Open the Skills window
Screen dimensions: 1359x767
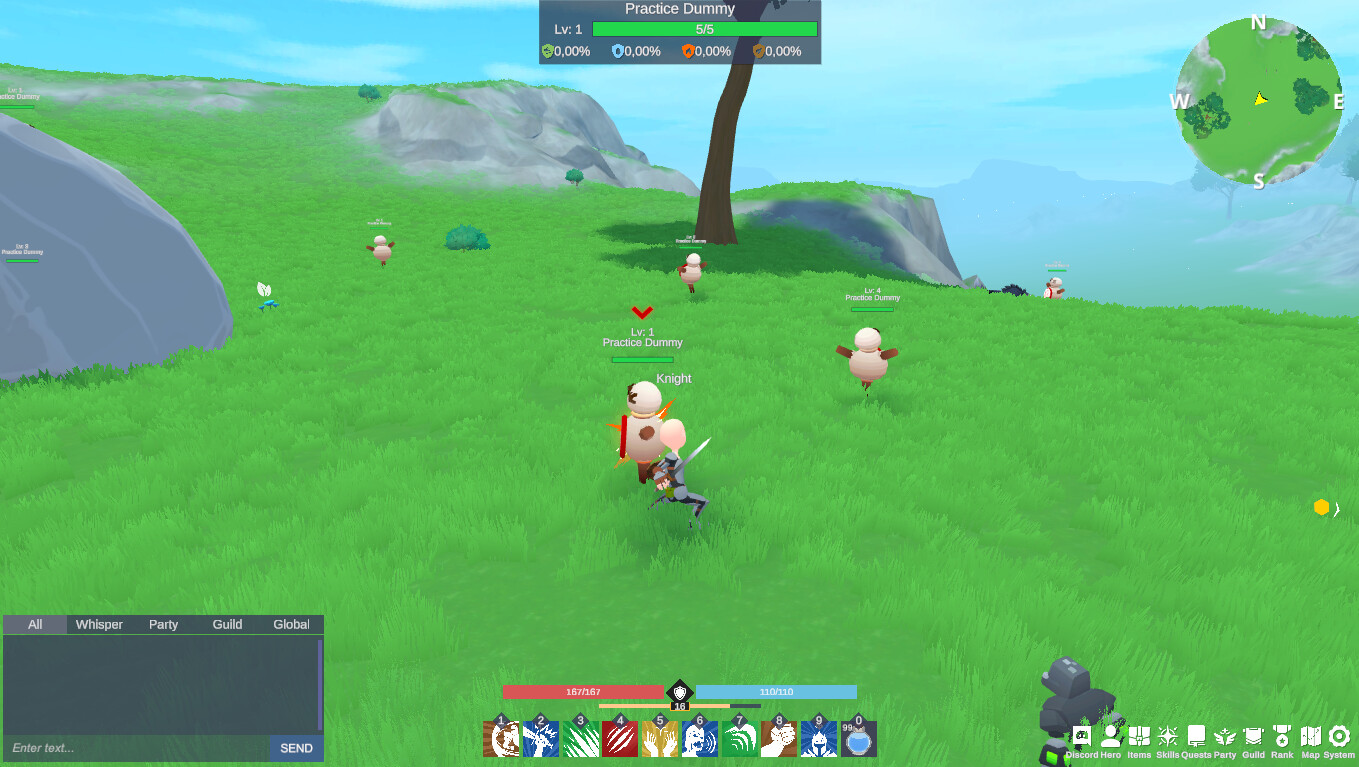click(x=1166, y=735)
